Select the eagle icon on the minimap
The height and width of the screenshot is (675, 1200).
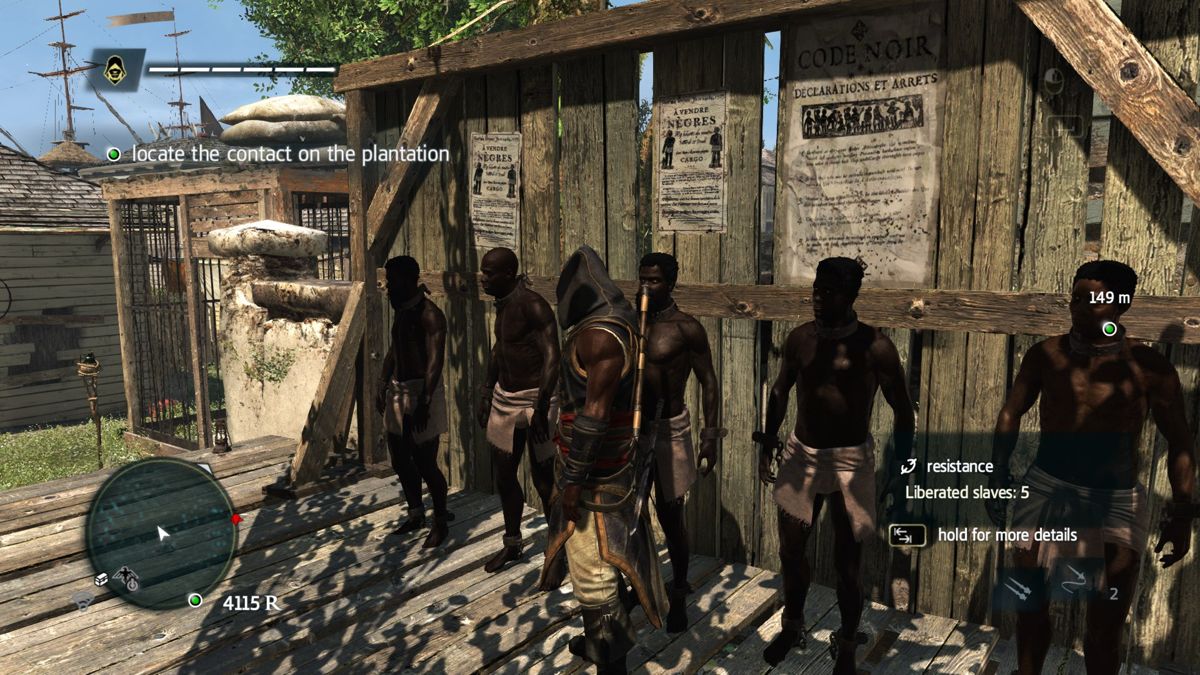click(x=126, y=576)
